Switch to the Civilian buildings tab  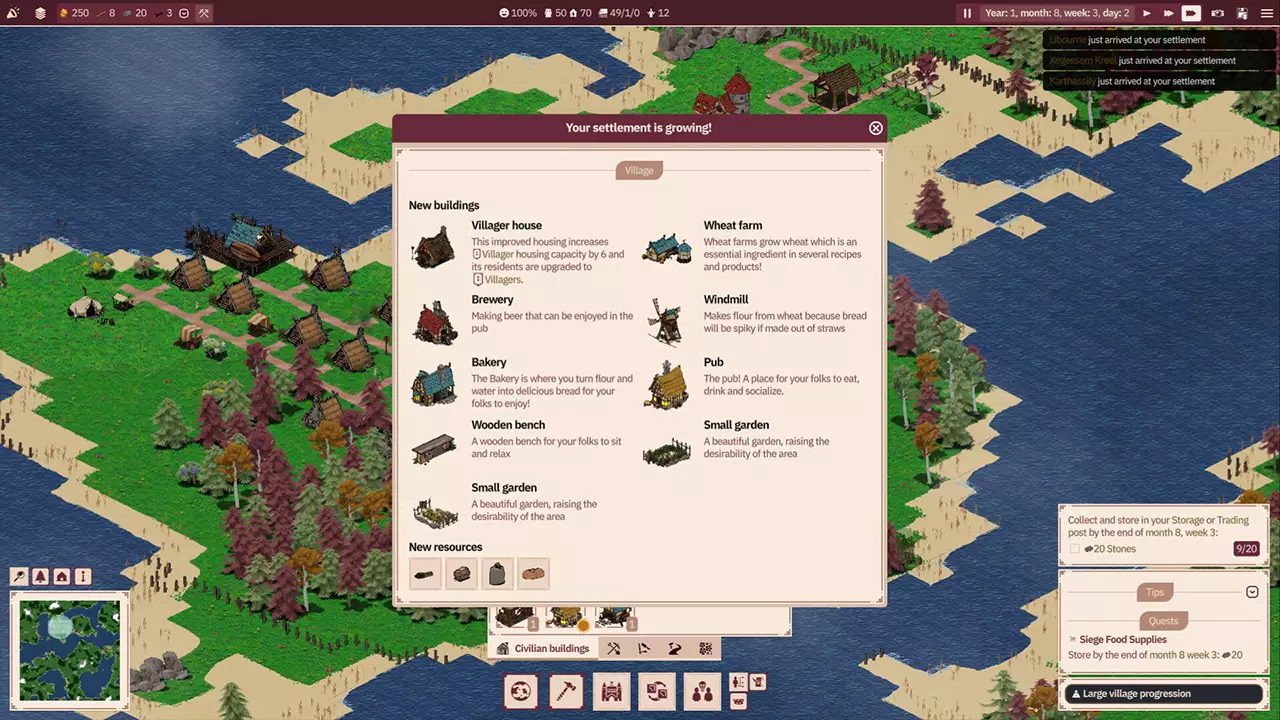pyautogui.click(x=542, y=648)
